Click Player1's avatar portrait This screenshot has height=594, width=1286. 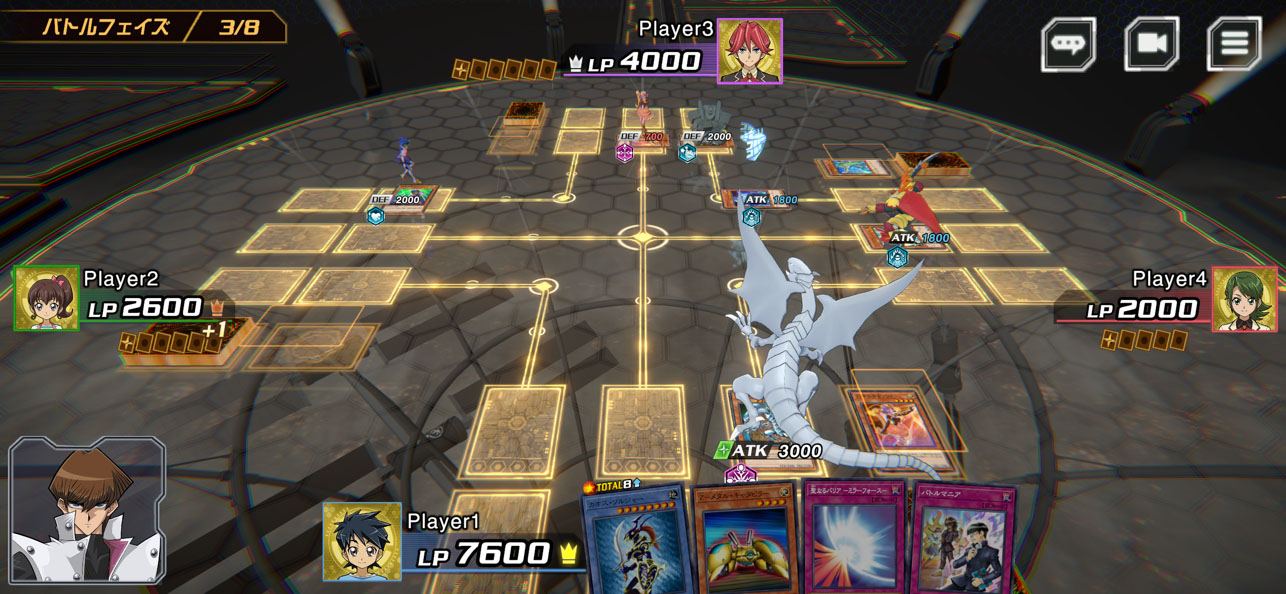tap(362, 541)
